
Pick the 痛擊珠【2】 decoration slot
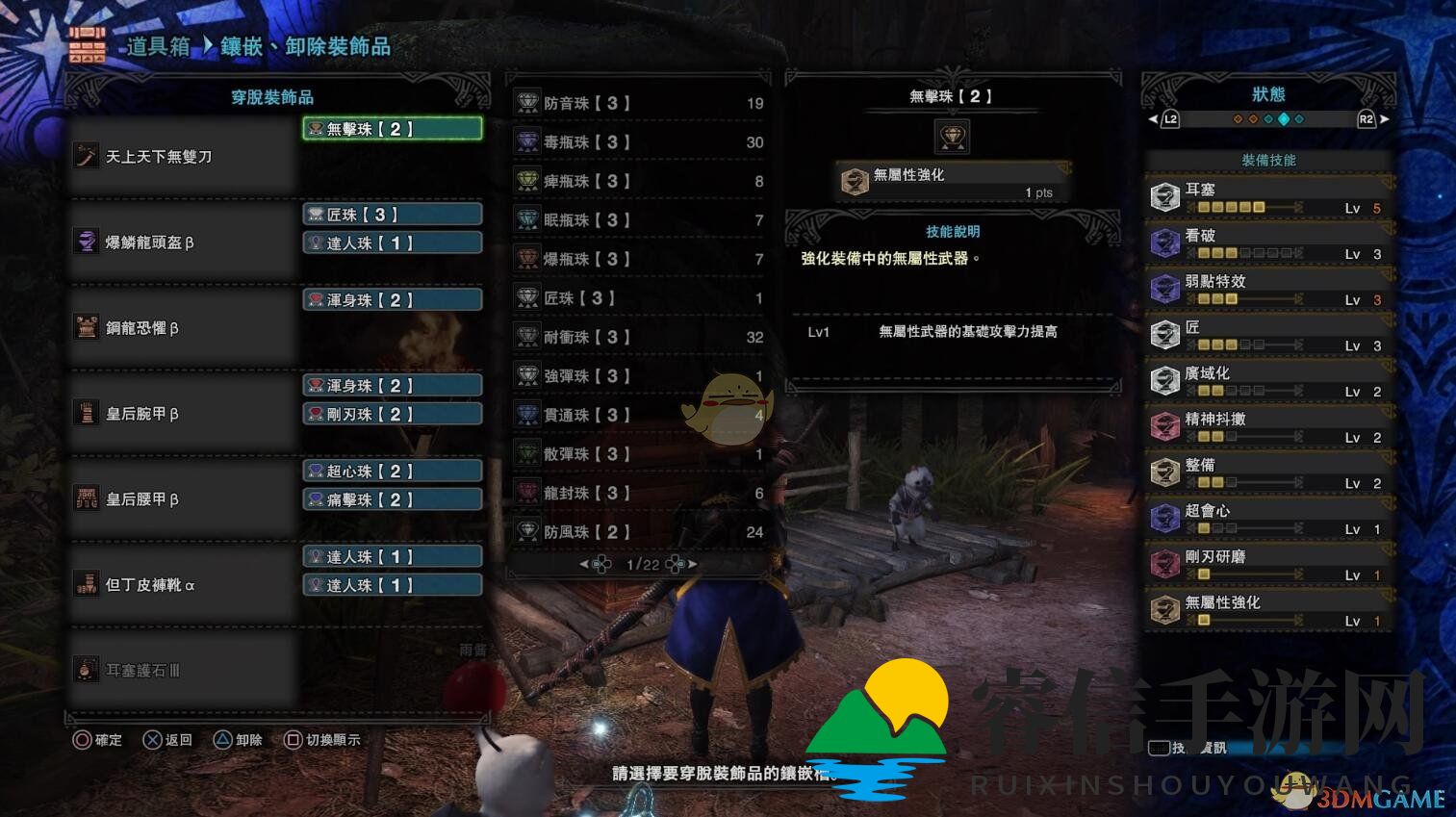pos(393,500)
